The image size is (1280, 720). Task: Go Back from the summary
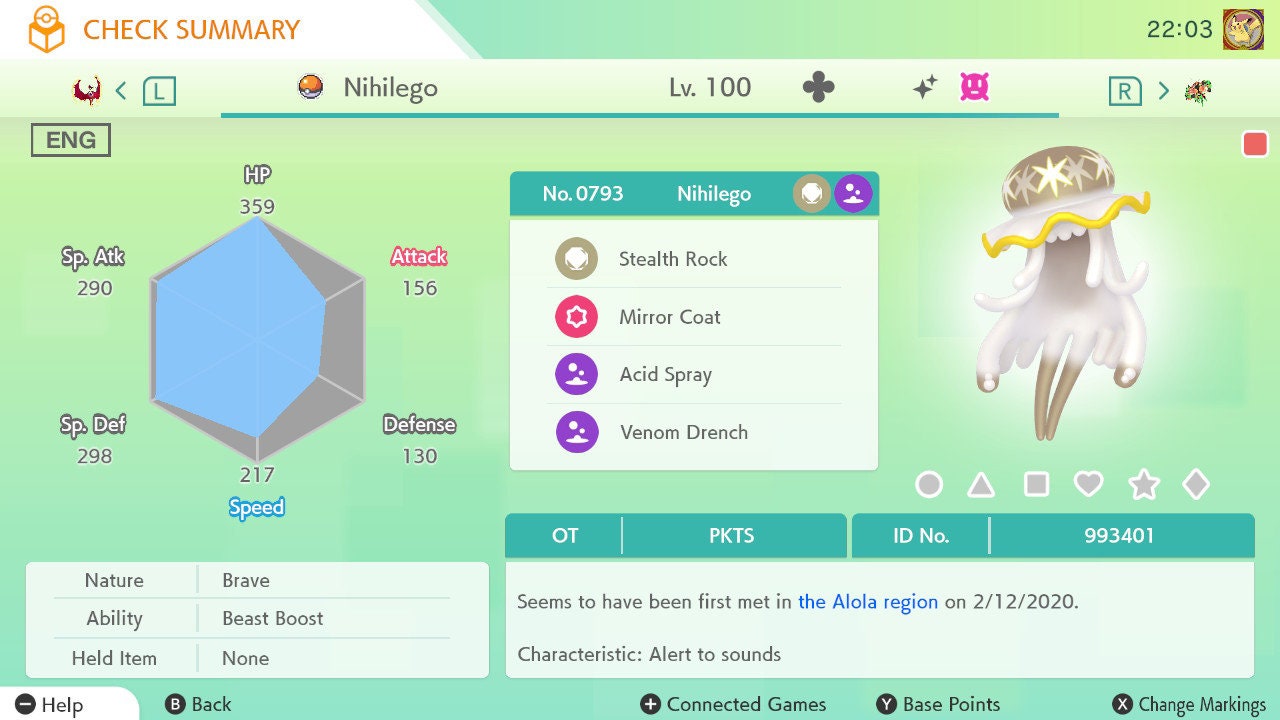[198, 704]
